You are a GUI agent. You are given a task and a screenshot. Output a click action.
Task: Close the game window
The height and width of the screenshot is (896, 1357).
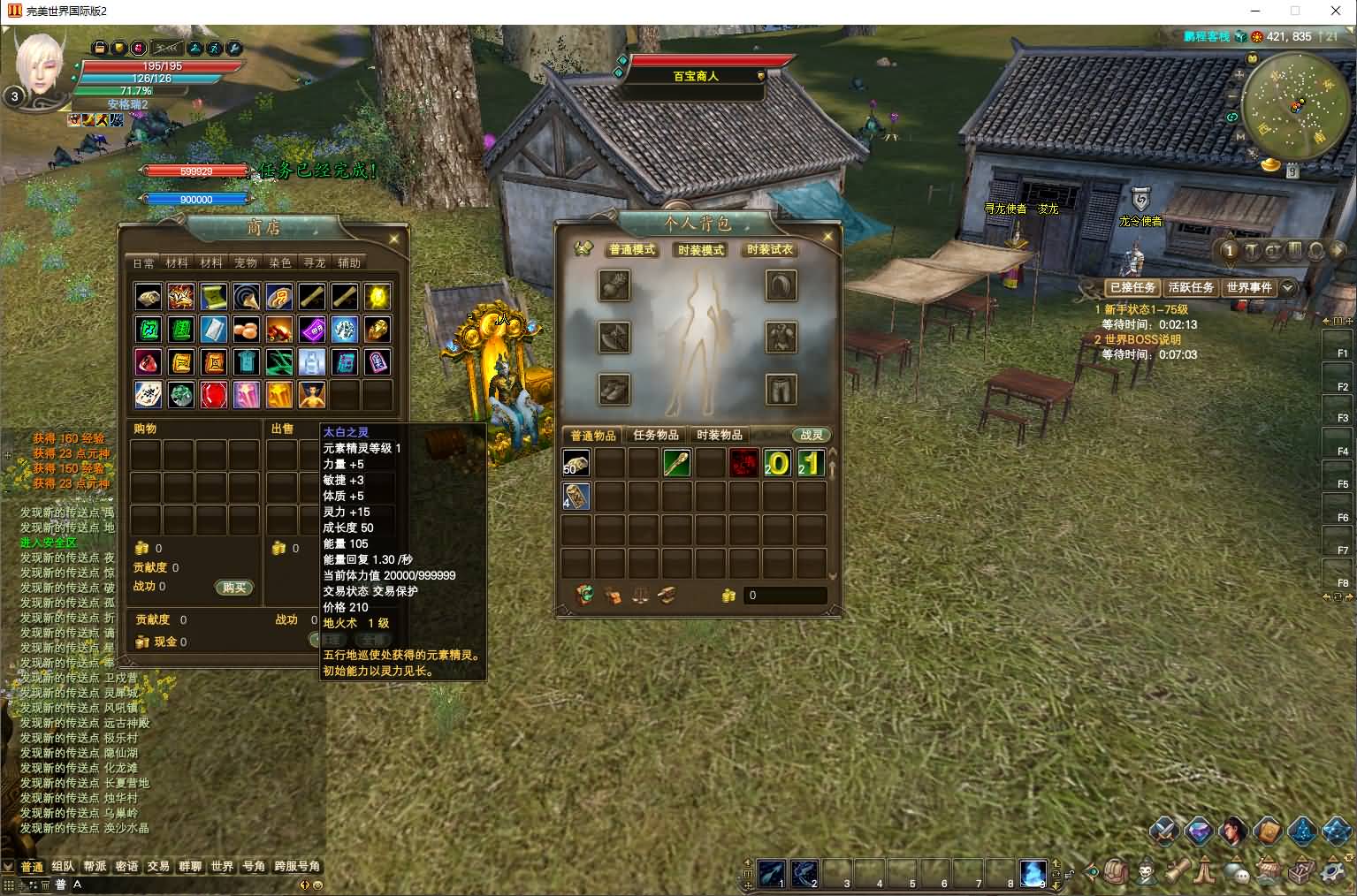coord(1336,11)
